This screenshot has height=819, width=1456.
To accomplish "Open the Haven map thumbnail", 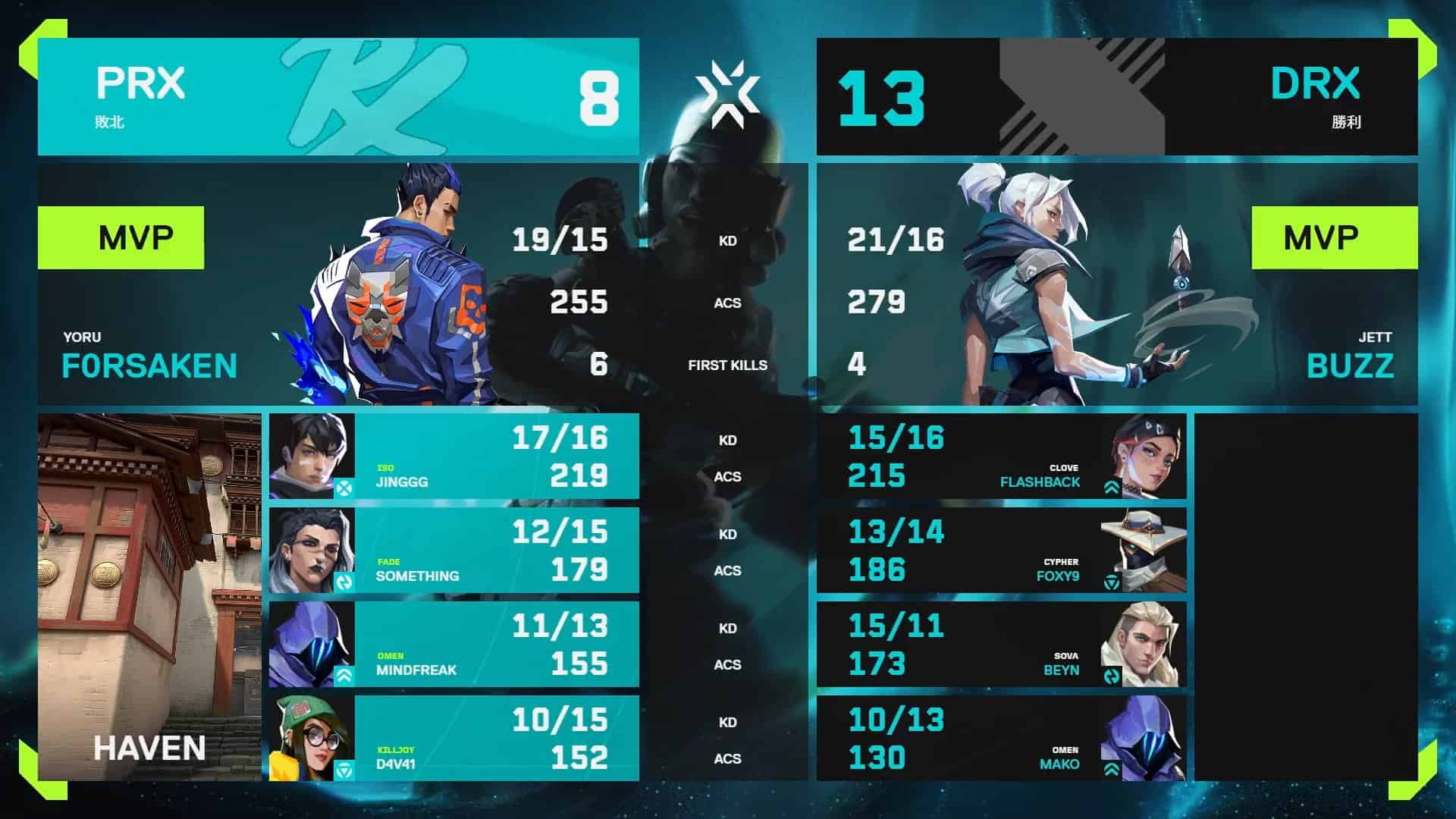I will coord(149,597).
